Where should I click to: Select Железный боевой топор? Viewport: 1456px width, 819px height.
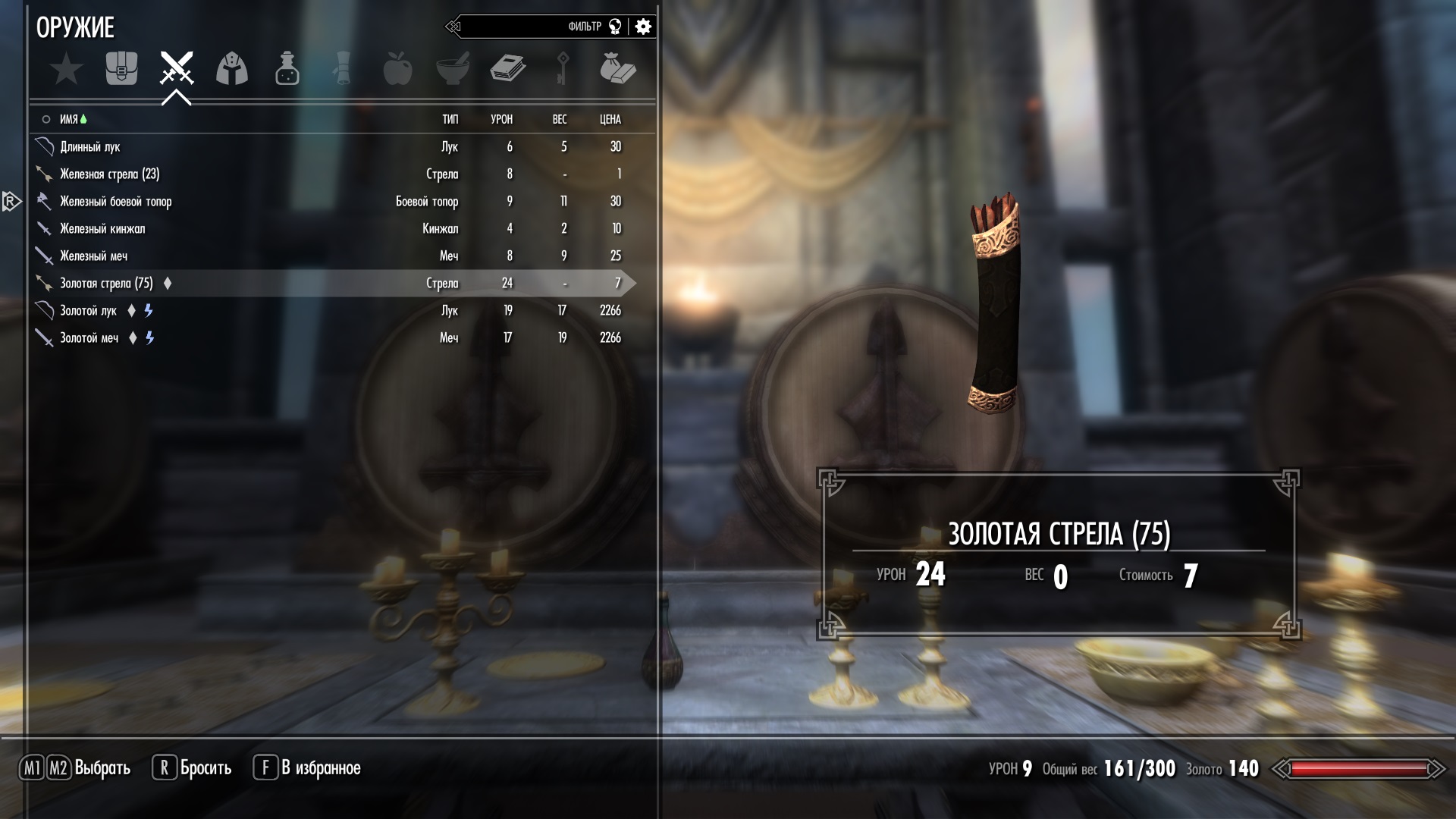pyautogui.click(x=115, y=201)
